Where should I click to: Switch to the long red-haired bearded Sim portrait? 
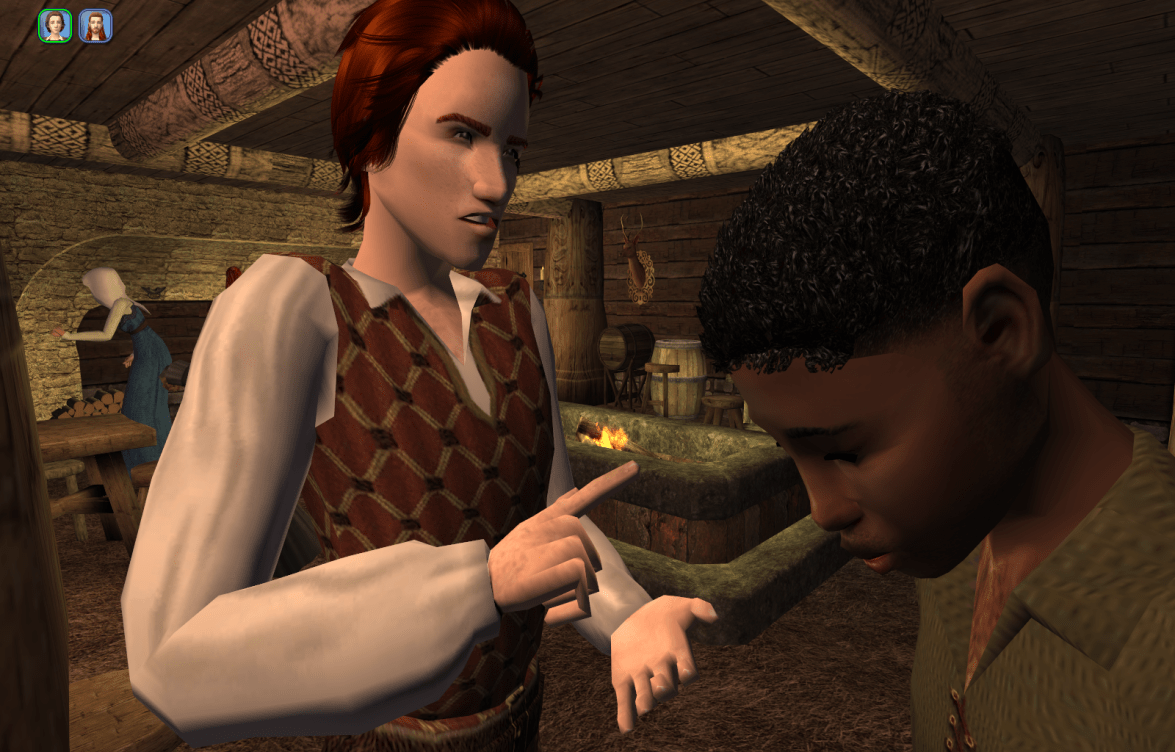[95, 25]
